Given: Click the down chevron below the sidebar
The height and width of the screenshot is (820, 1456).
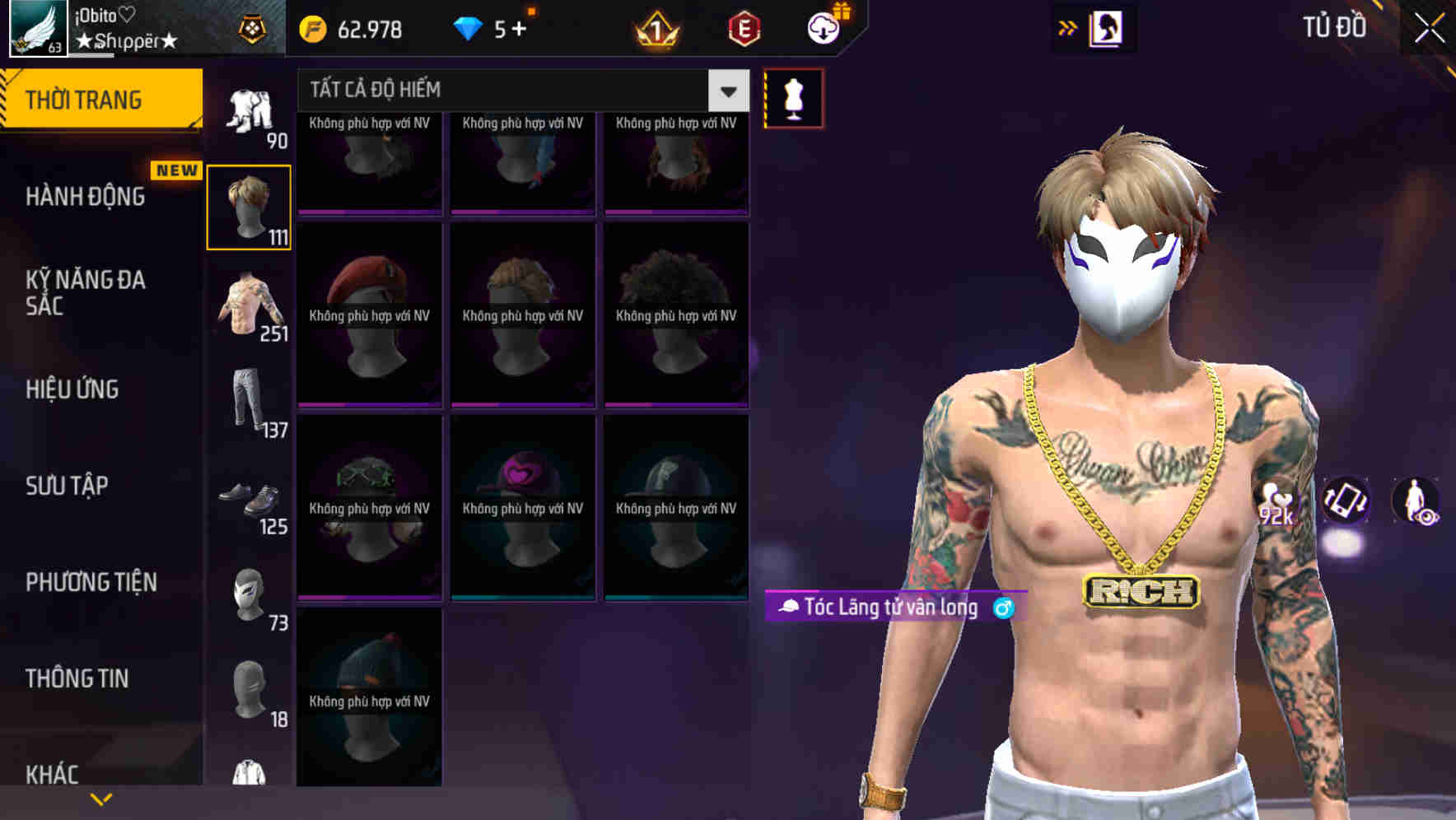Looking at the screenshot, I should tap(101, 797).
